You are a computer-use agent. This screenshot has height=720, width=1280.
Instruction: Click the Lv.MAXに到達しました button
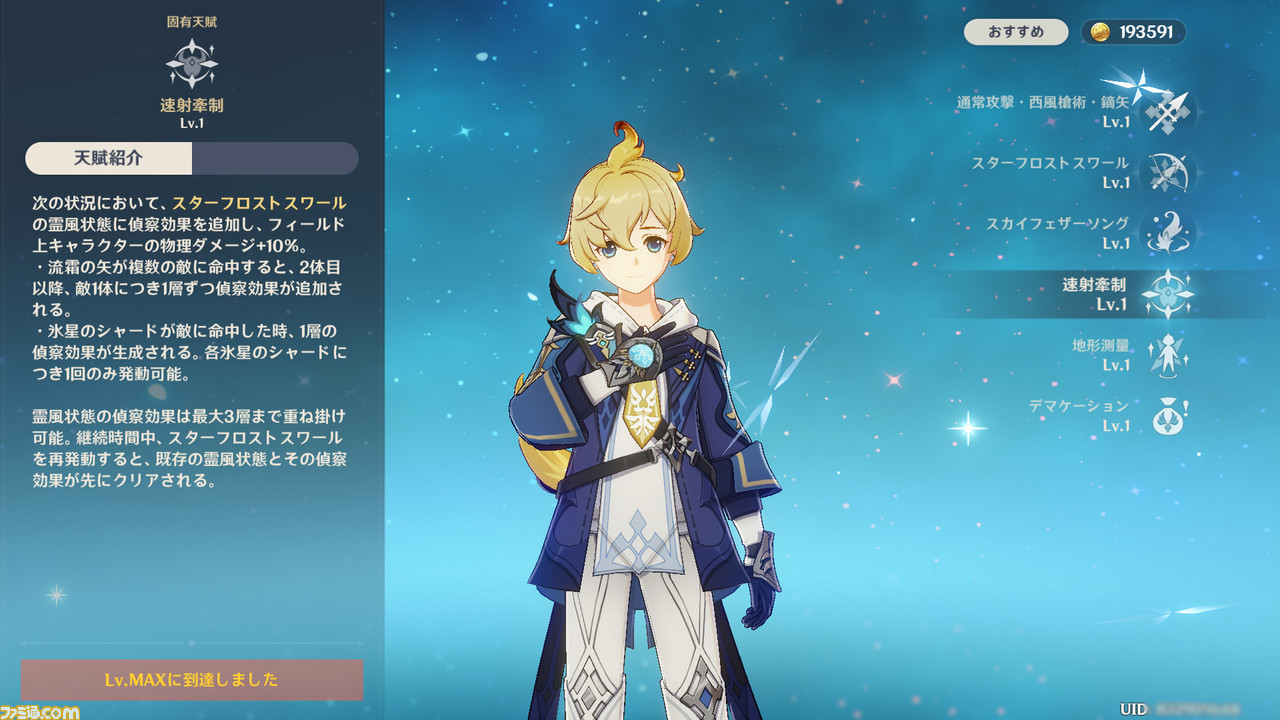[192, 680]
